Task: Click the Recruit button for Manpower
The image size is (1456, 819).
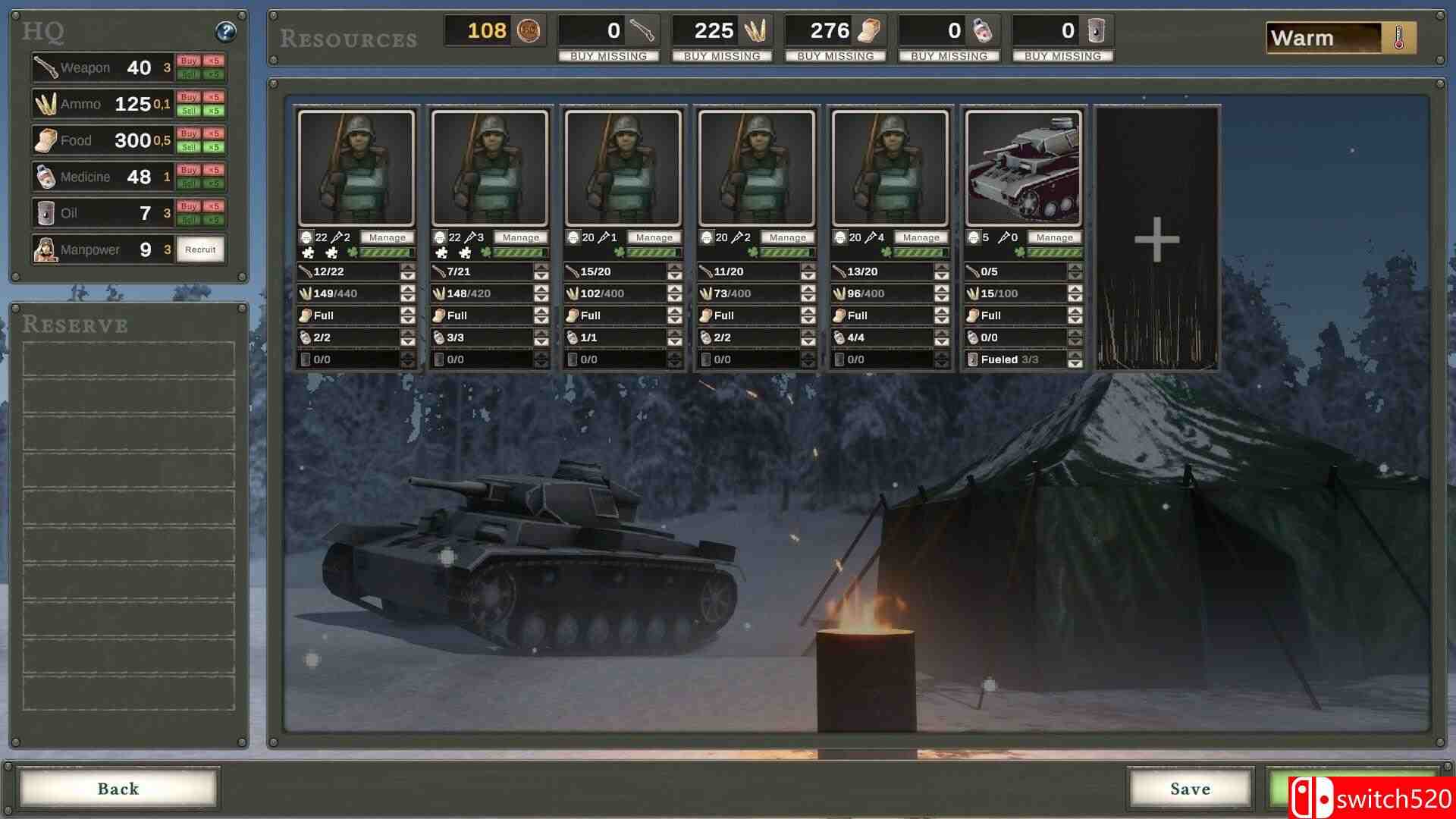Action: click(199, 249)
